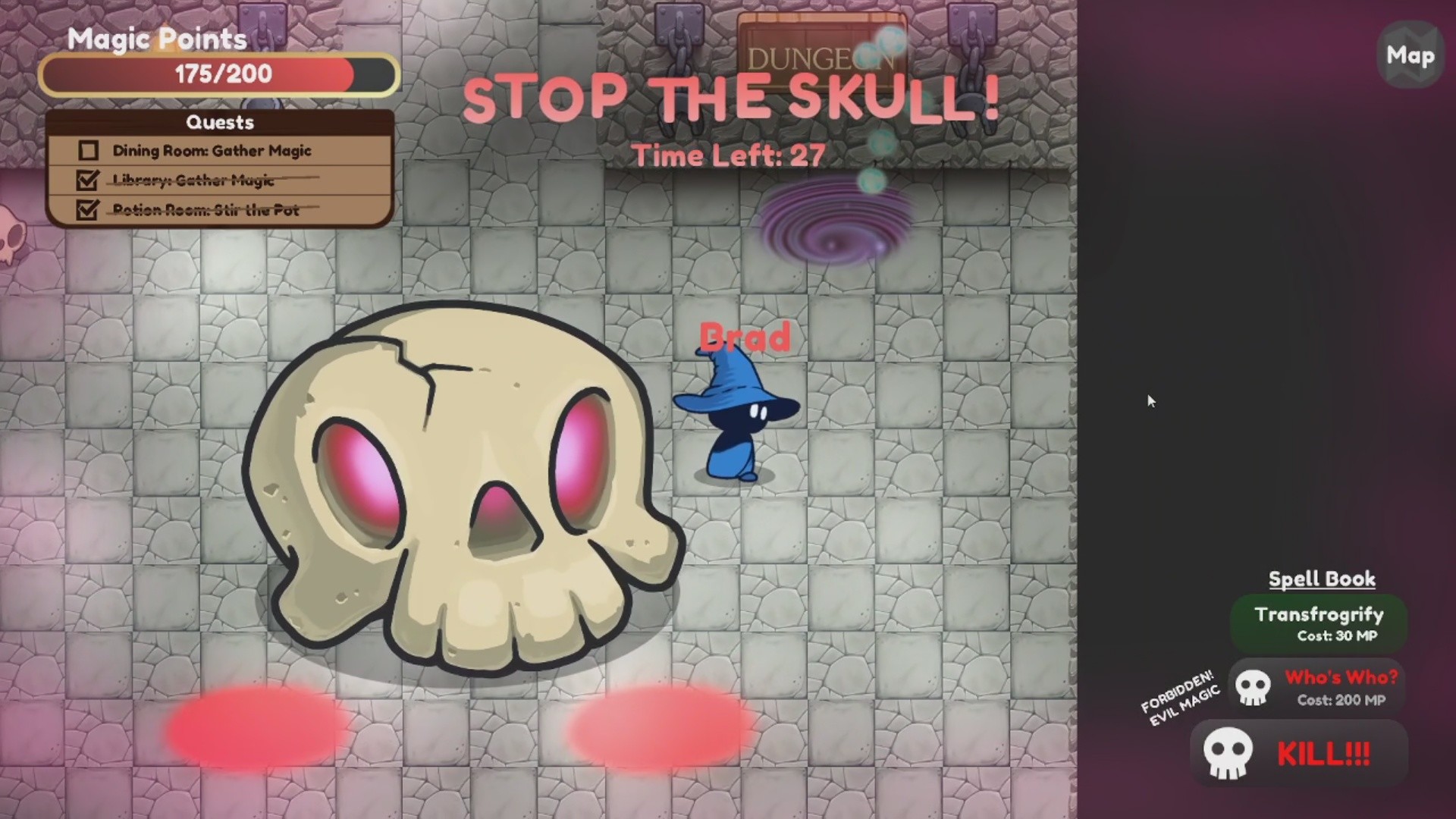Click the Magic Points progress bar

(219, 74)
